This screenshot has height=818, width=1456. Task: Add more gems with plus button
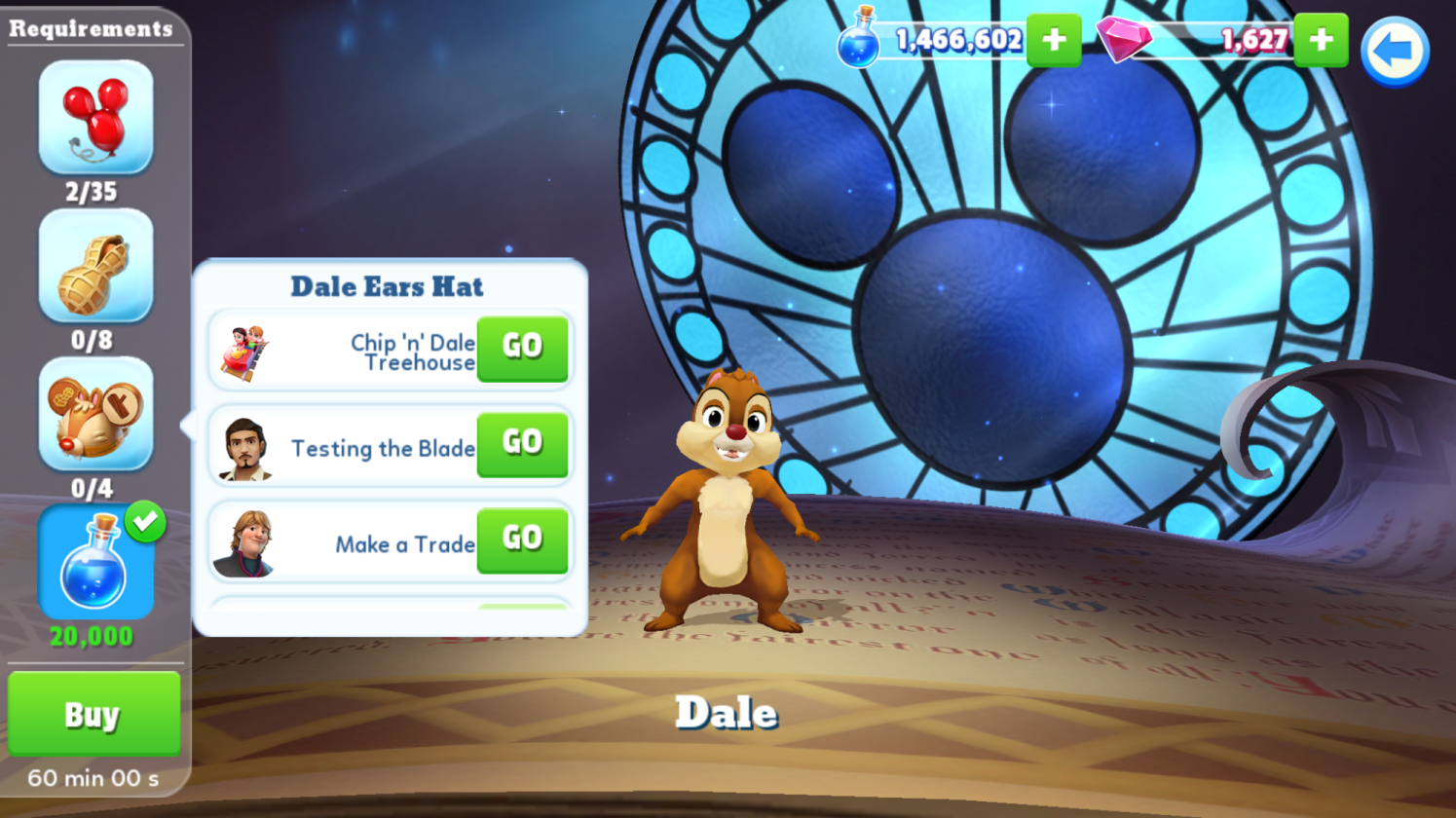[1321, 40]
